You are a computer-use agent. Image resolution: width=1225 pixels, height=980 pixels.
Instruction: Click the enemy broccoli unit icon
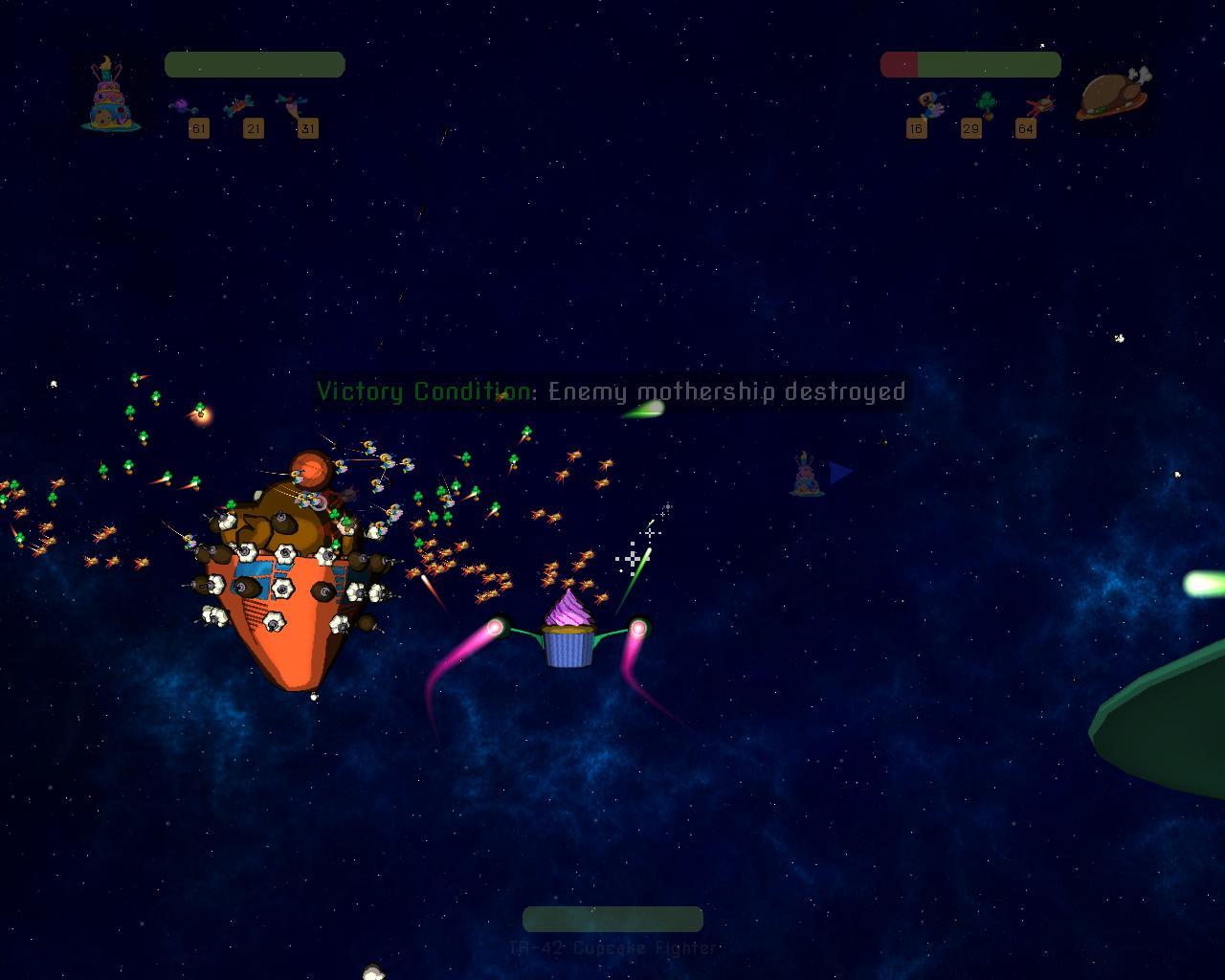(x=986, y=103)
